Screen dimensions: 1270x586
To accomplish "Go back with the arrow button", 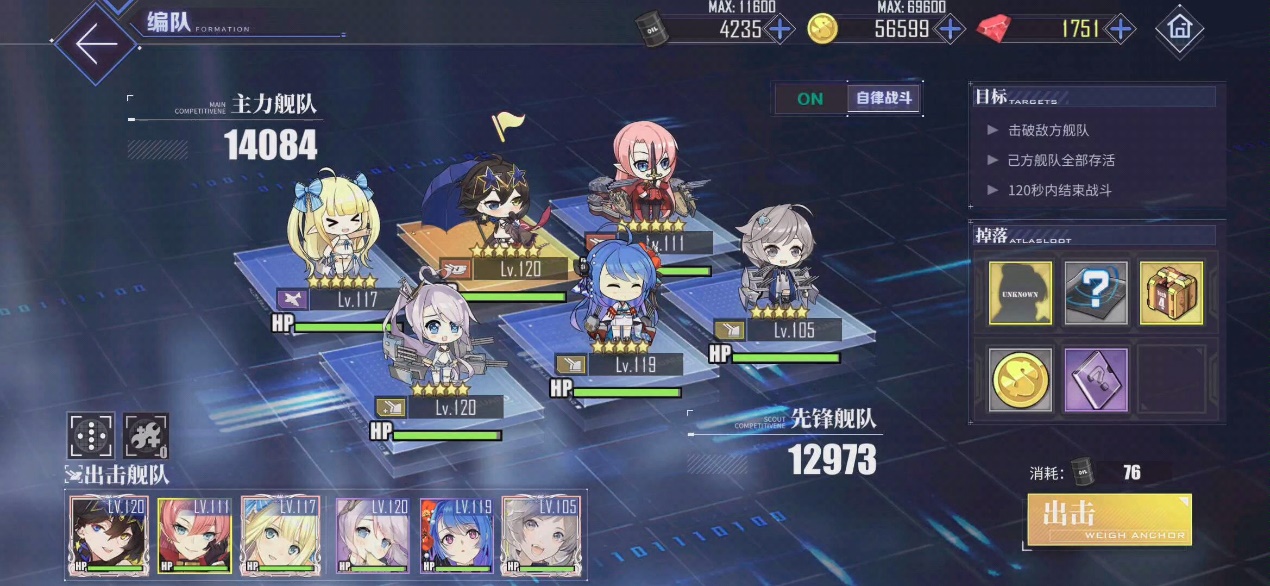I will pyautogui.click(x=96, y=44).
